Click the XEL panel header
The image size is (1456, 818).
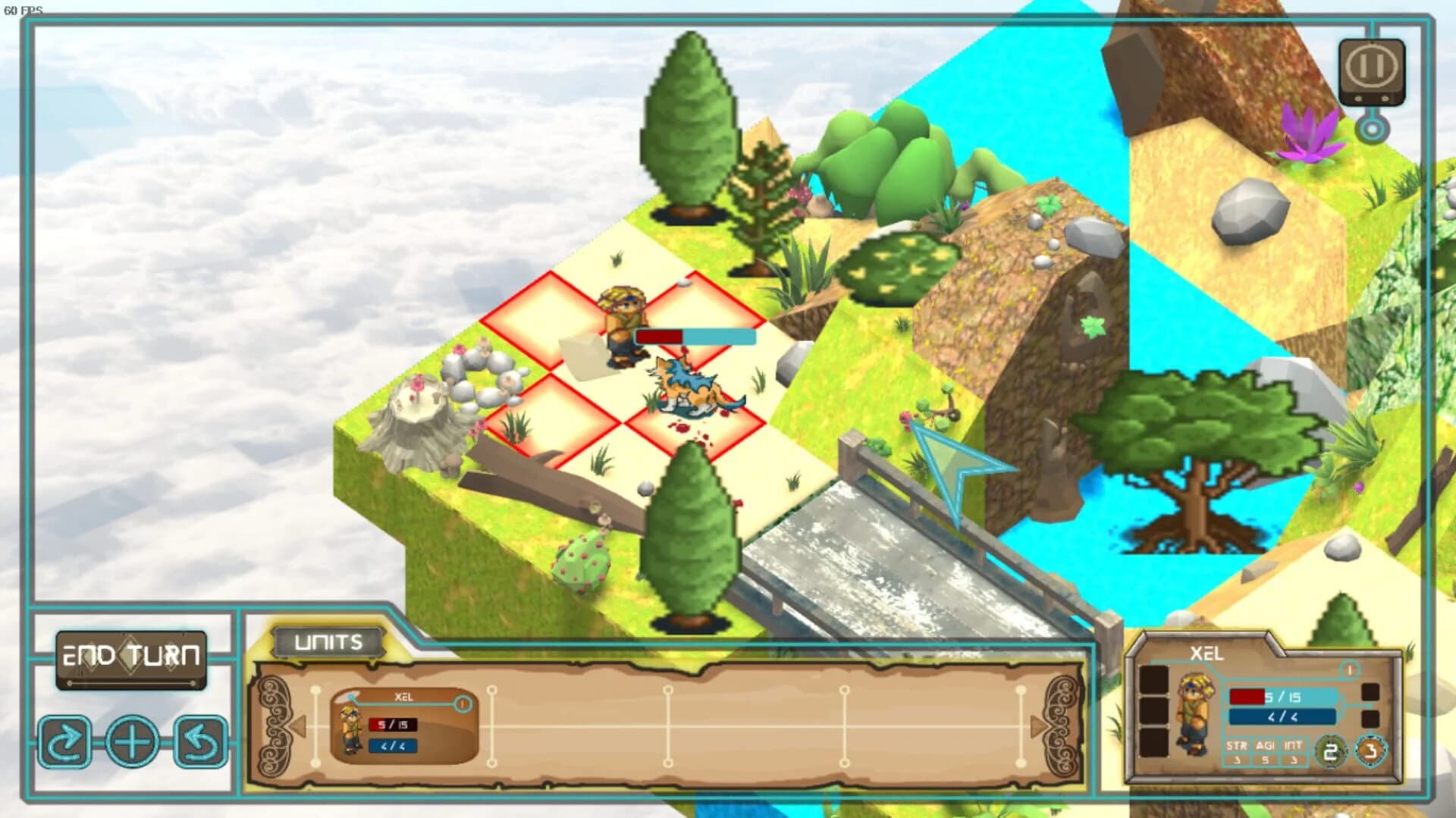(1207, 653)
